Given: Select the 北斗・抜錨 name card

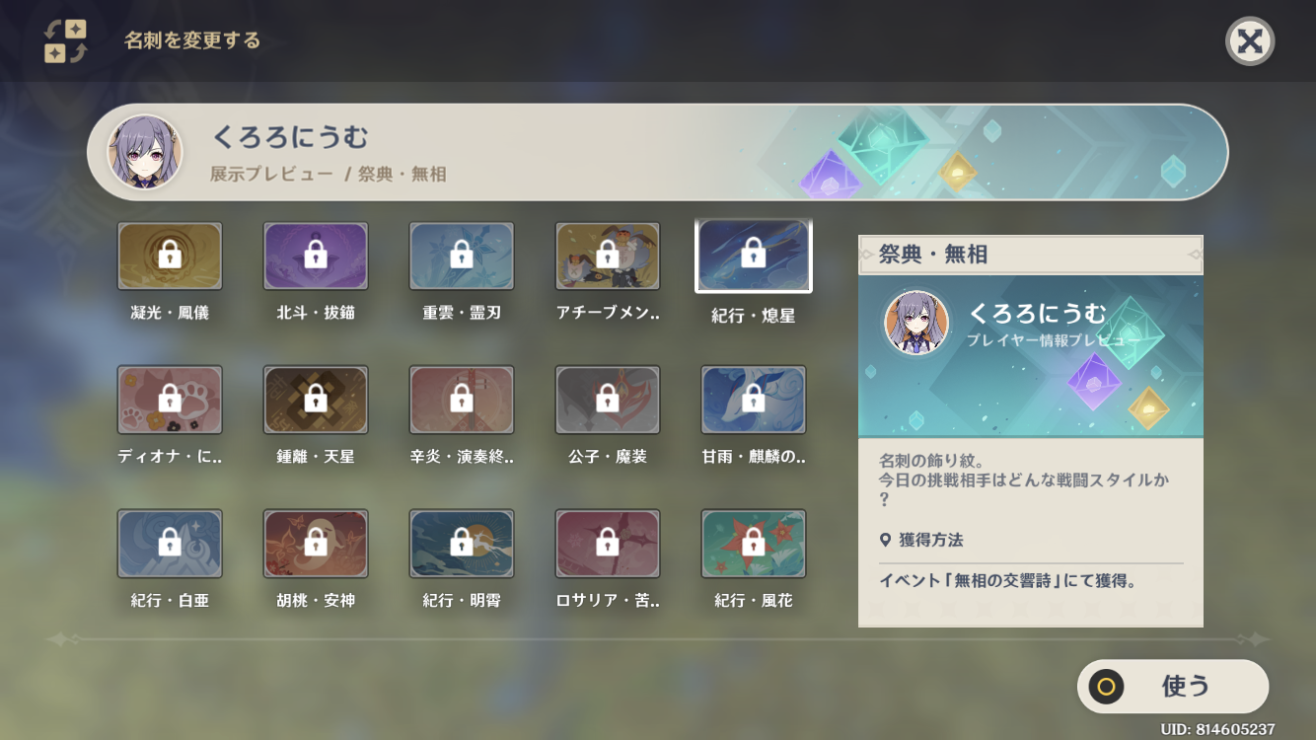Looking at the screenshot, I should [315, 255].
